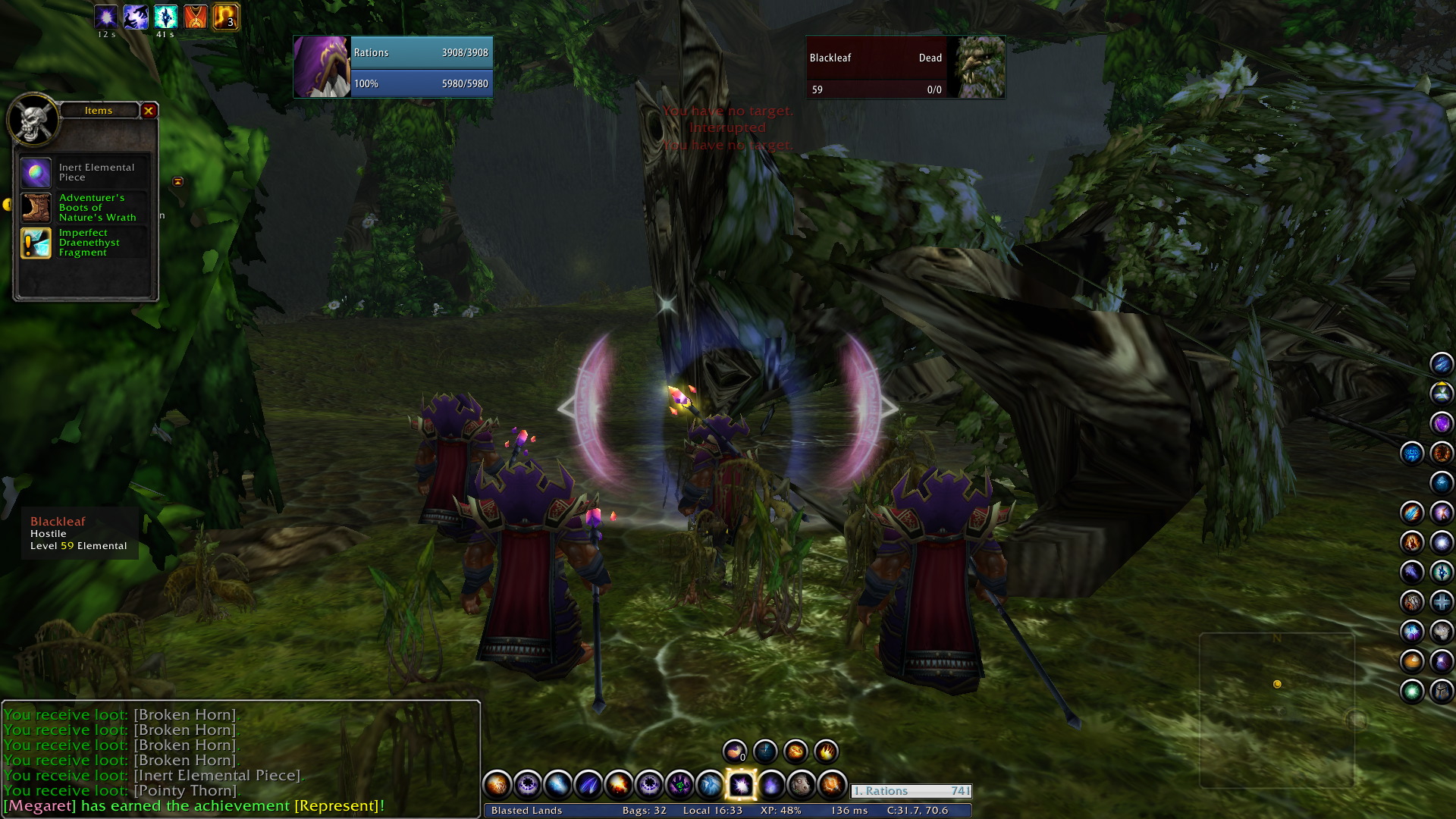Cast the flaming hand spell
The height and width of the screenshot is (819, 1456).
[x=826, y=752]
